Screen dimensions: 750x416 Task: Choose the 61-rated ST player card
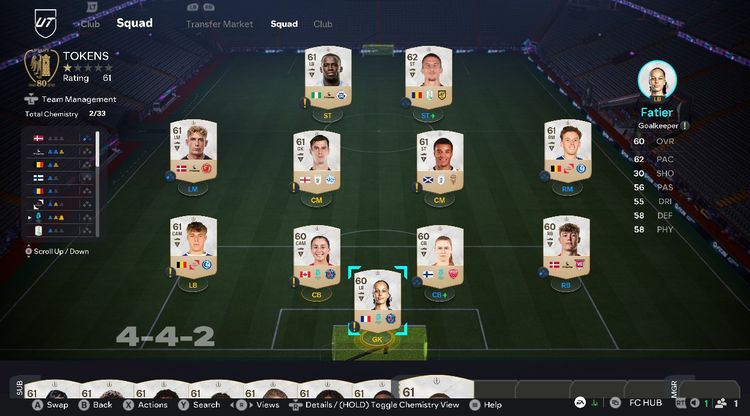click(326, 78)
